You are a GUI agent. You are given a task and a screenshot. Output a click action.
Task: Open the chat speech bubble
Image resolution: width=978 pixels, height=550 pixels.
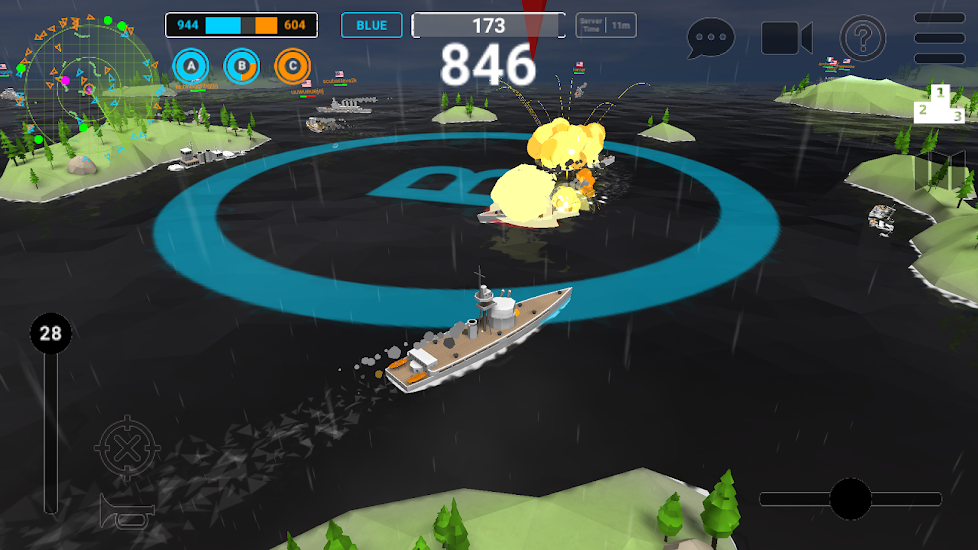[x=711, y=39]
